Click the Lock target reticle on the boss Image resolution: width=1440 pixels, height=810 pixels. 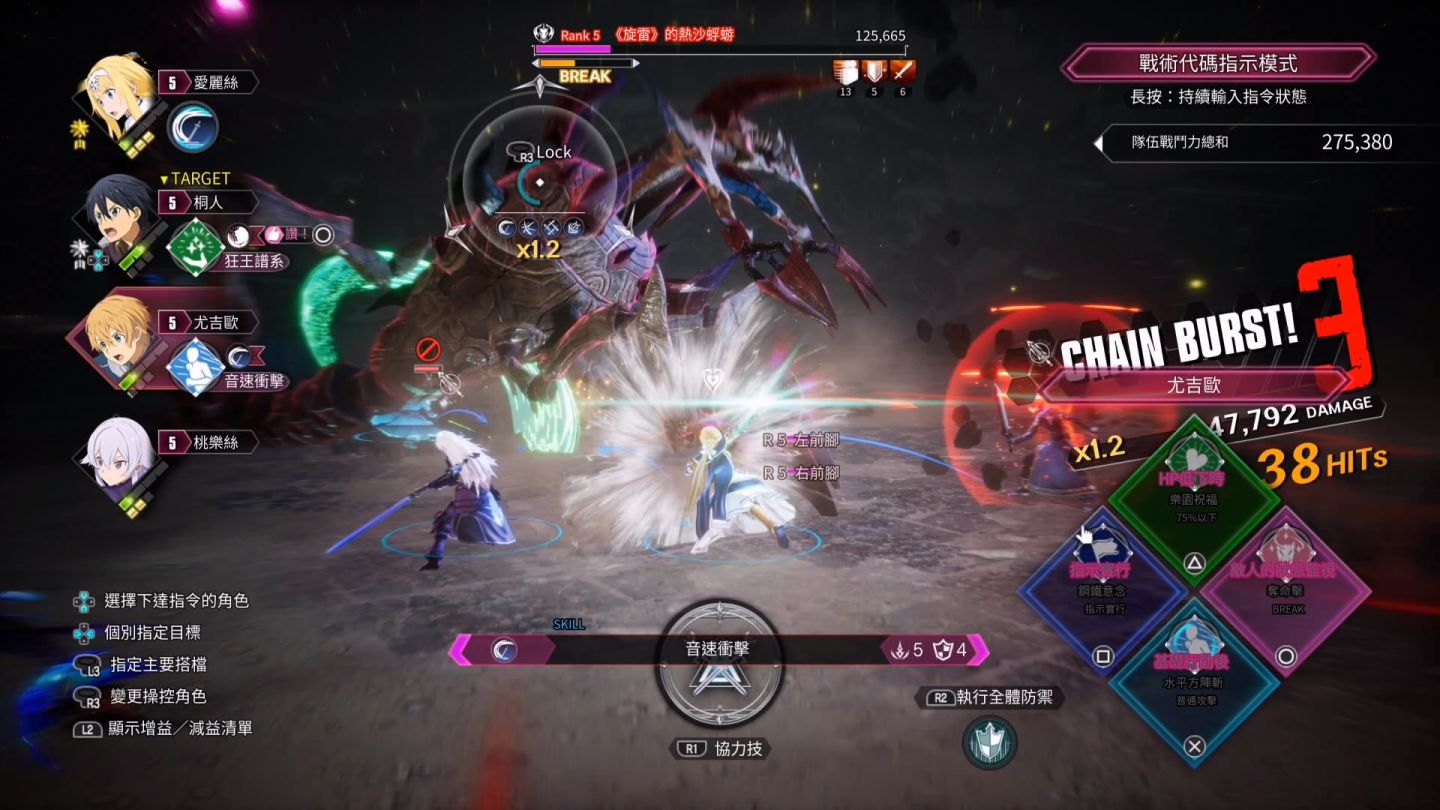pos(539,182)
